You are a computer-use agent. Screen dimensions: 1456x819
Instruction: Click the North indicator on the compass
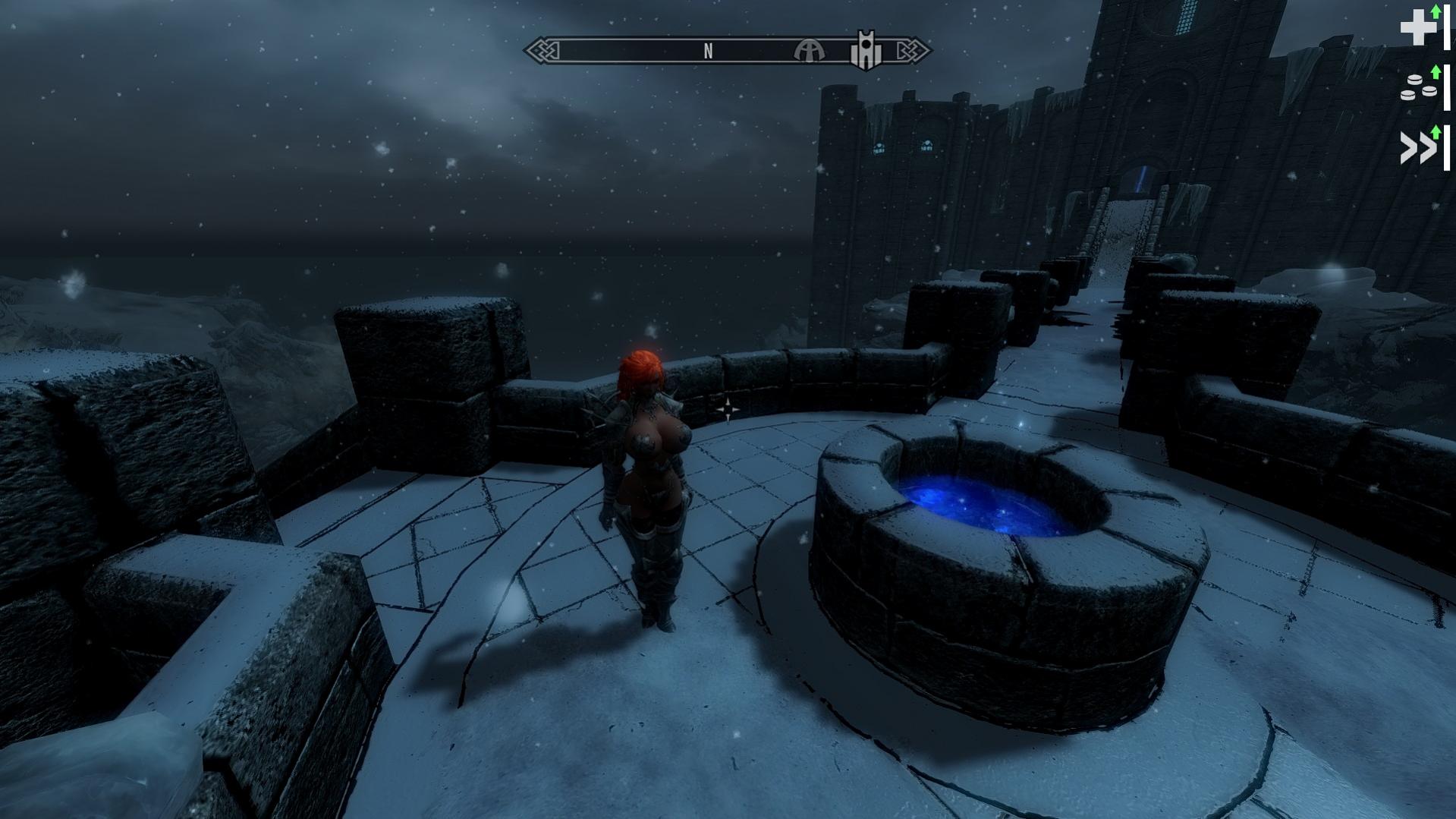point(708,51)
